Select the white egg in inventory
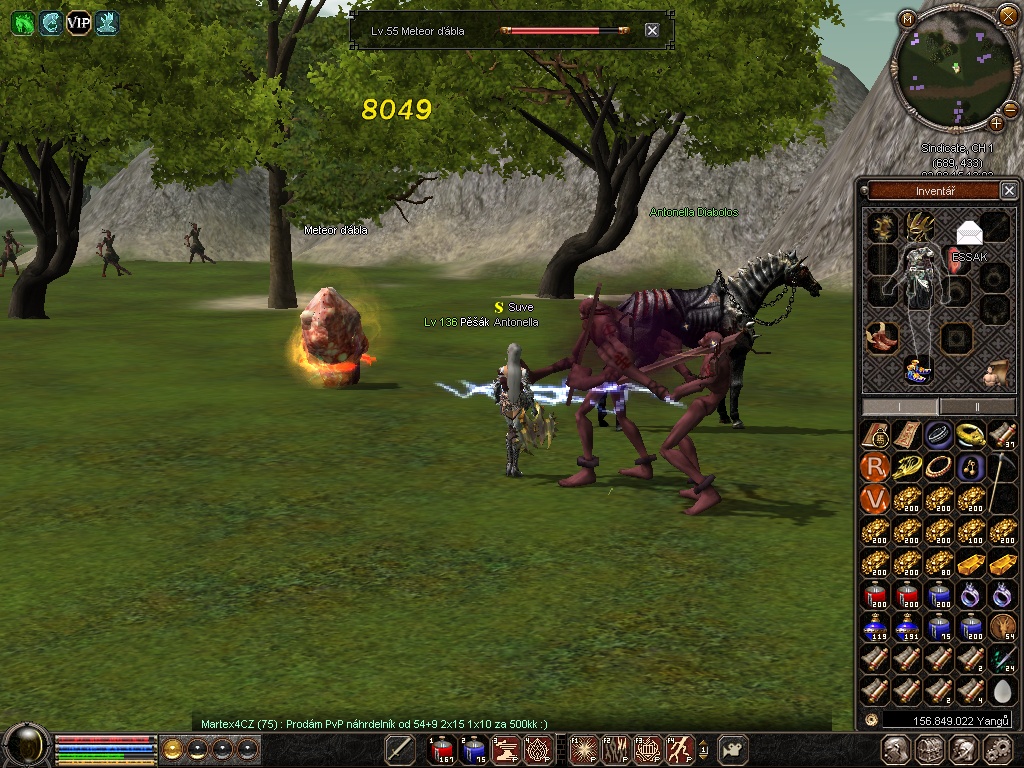Viewport: 1024px width, 768px height. (x=1003, y=690)
